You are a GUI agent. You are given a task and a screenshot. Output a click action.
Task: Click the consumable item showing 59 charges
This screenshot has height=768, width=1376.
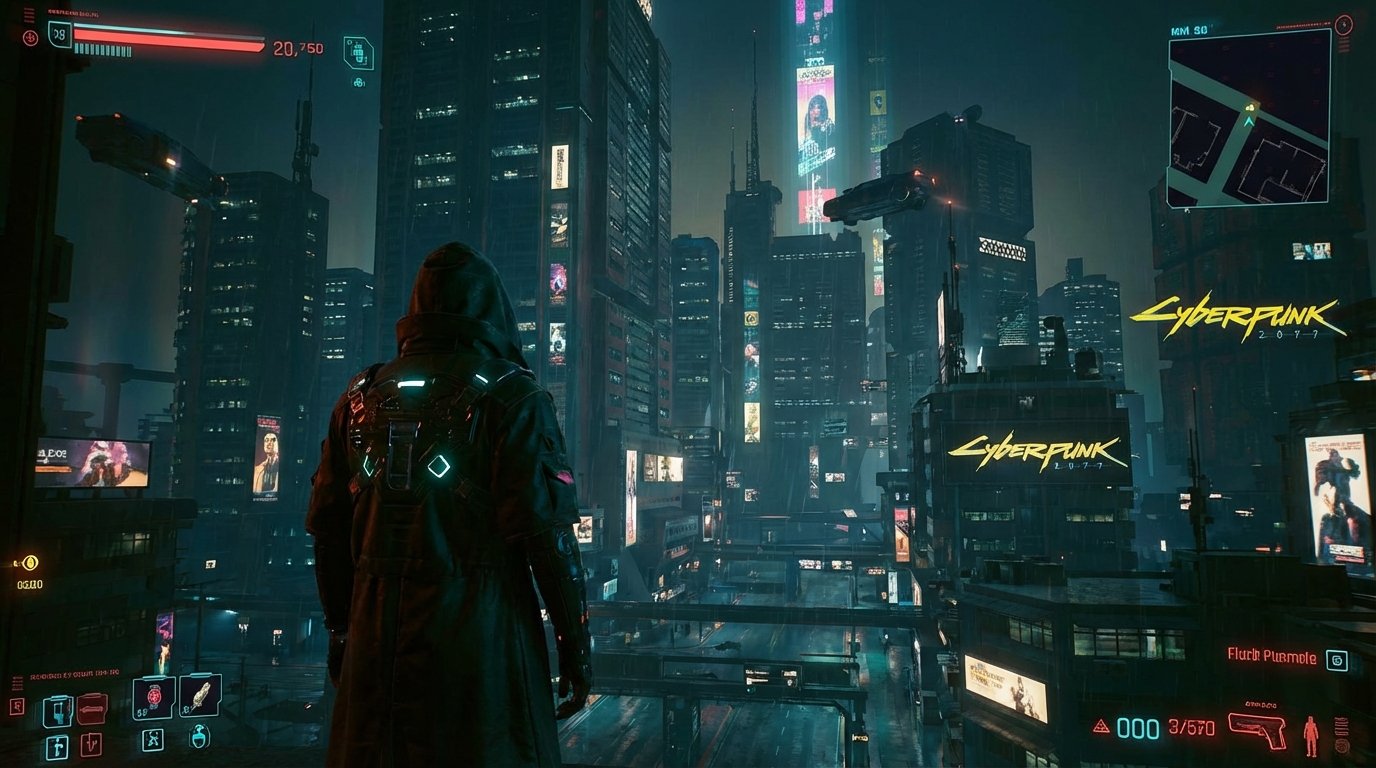[152, 697]
